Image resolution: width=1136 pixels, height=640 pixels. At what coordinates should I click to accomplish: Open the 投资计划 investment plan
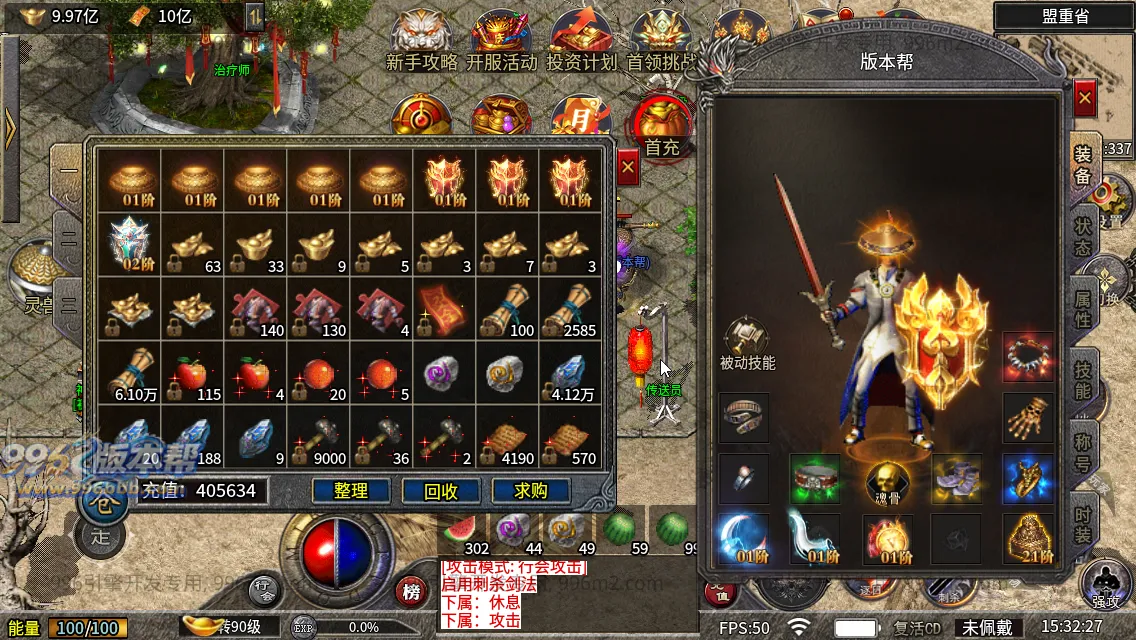pos(581,40)
